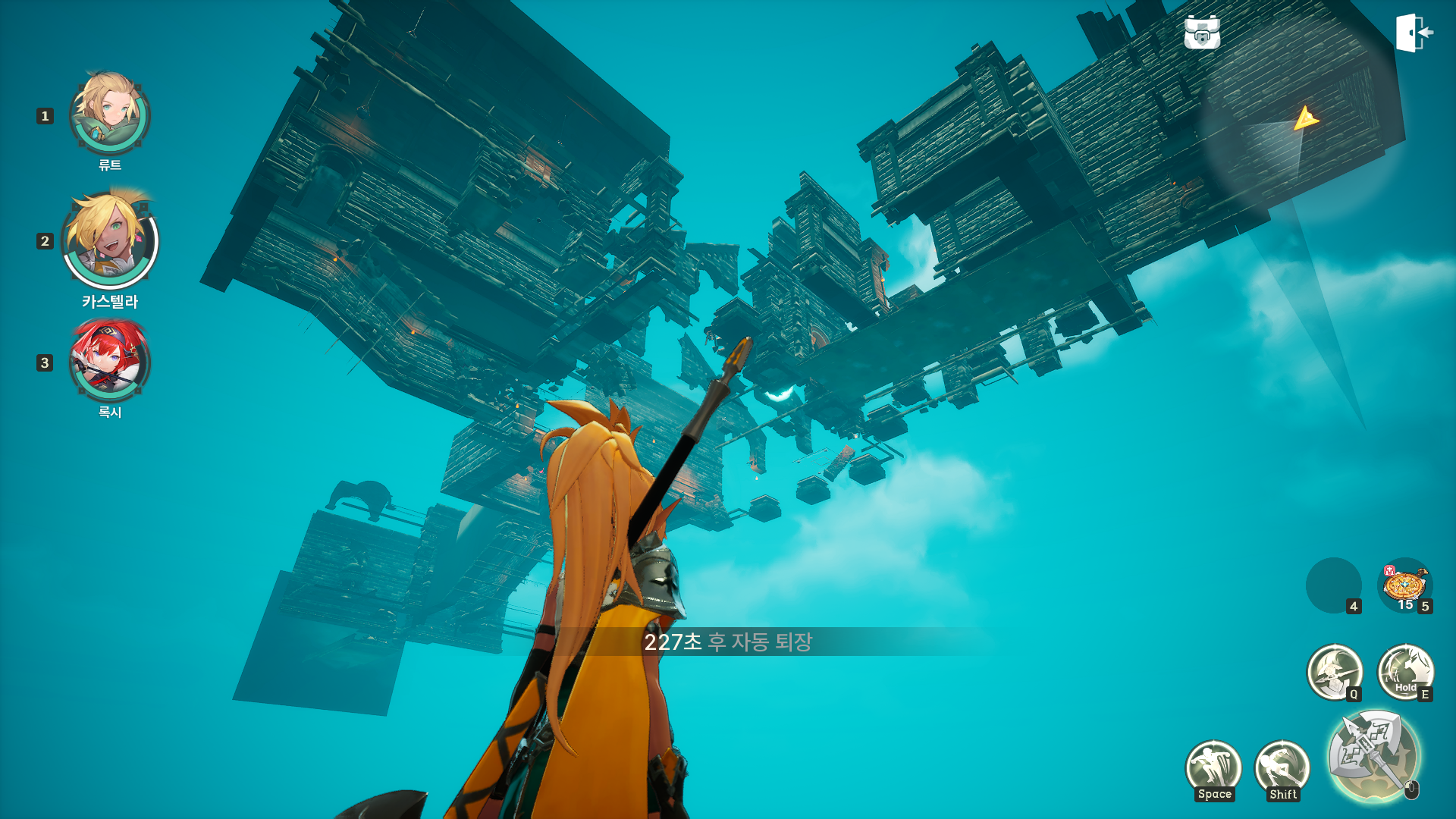Image resolution: width=1456 pixels, height=819 pixels.
Task: Select party member 류트 portrait
Action: [110, 114]
